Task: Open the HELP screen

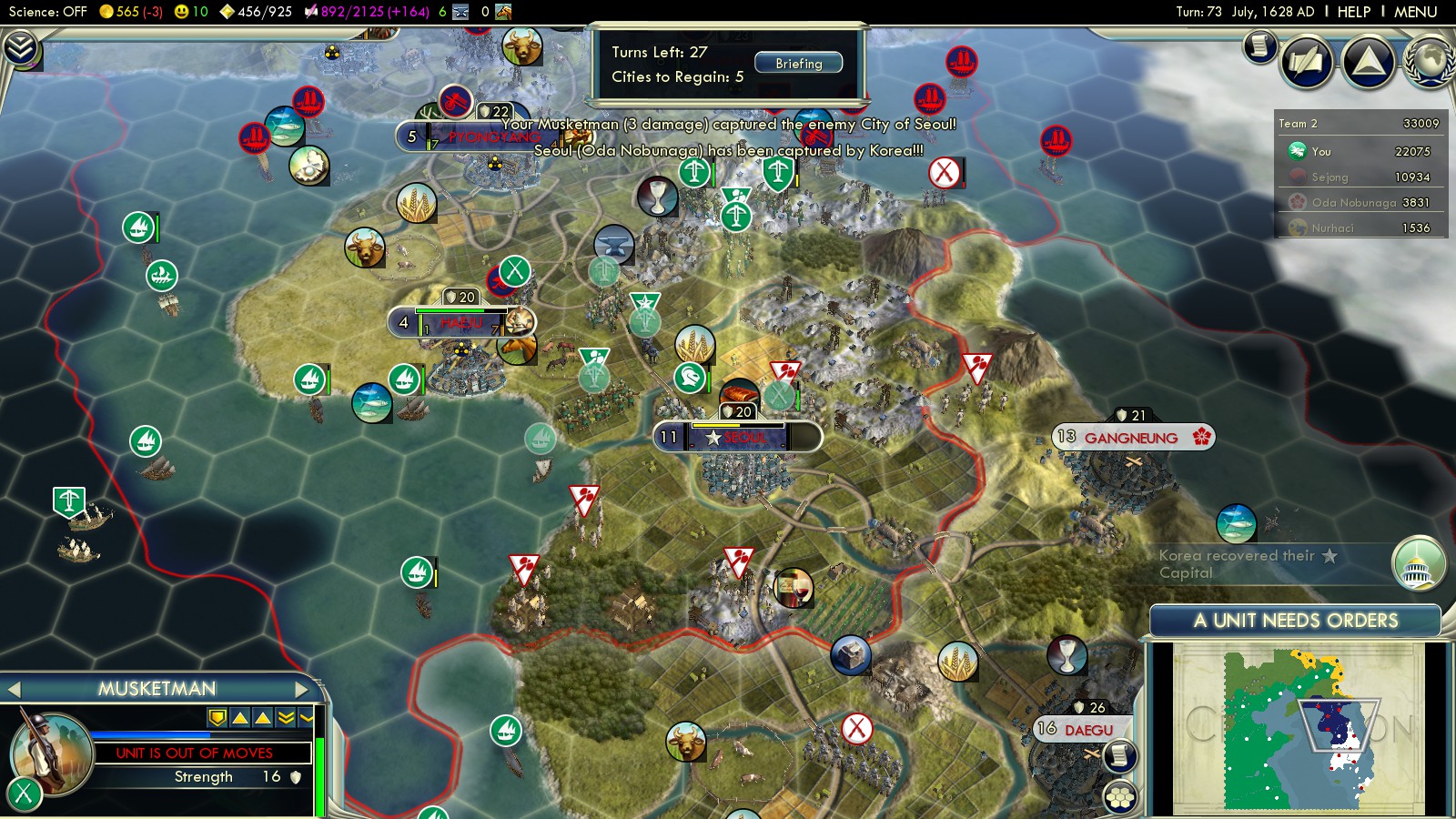Action: [x=1353, y=12]
